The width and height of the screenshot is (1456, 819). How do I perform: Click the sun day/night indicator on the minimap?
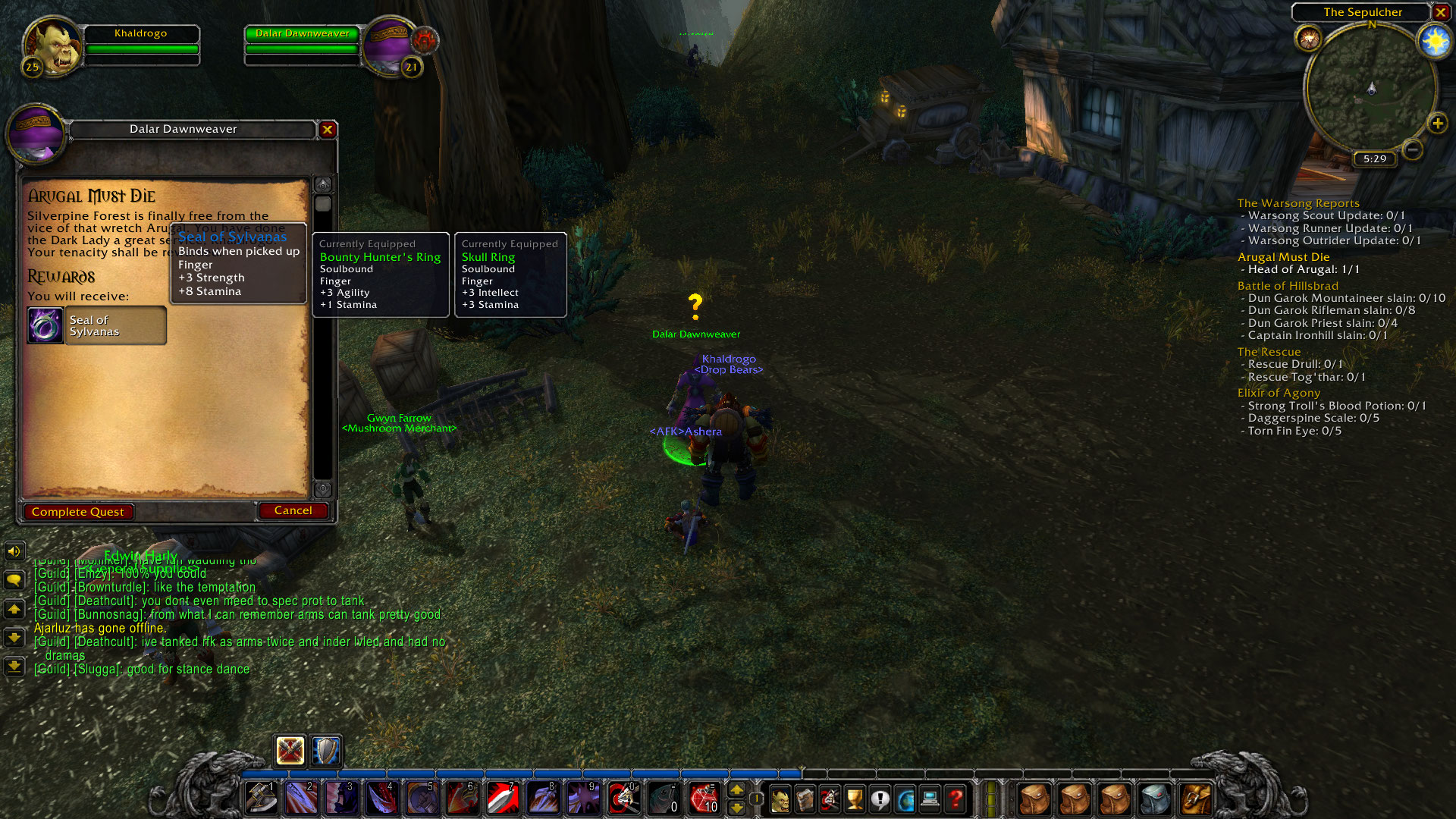[1433, 40]
